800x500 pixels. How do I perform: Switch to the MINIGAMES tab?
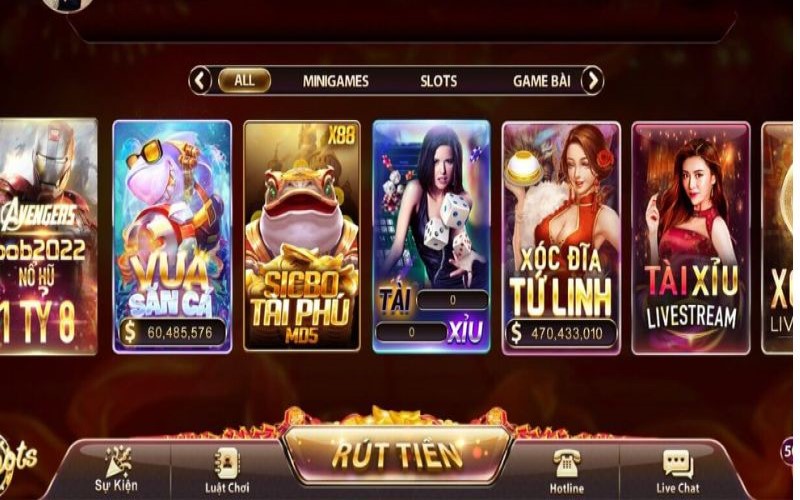tap(336, 81)
